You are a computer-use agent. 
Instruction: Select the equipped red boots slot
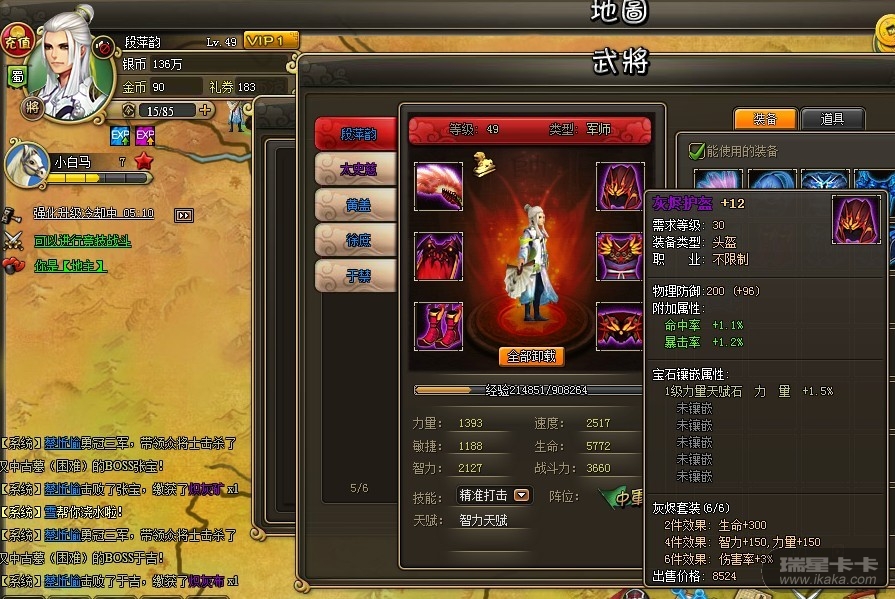click(x=438, y=325)
